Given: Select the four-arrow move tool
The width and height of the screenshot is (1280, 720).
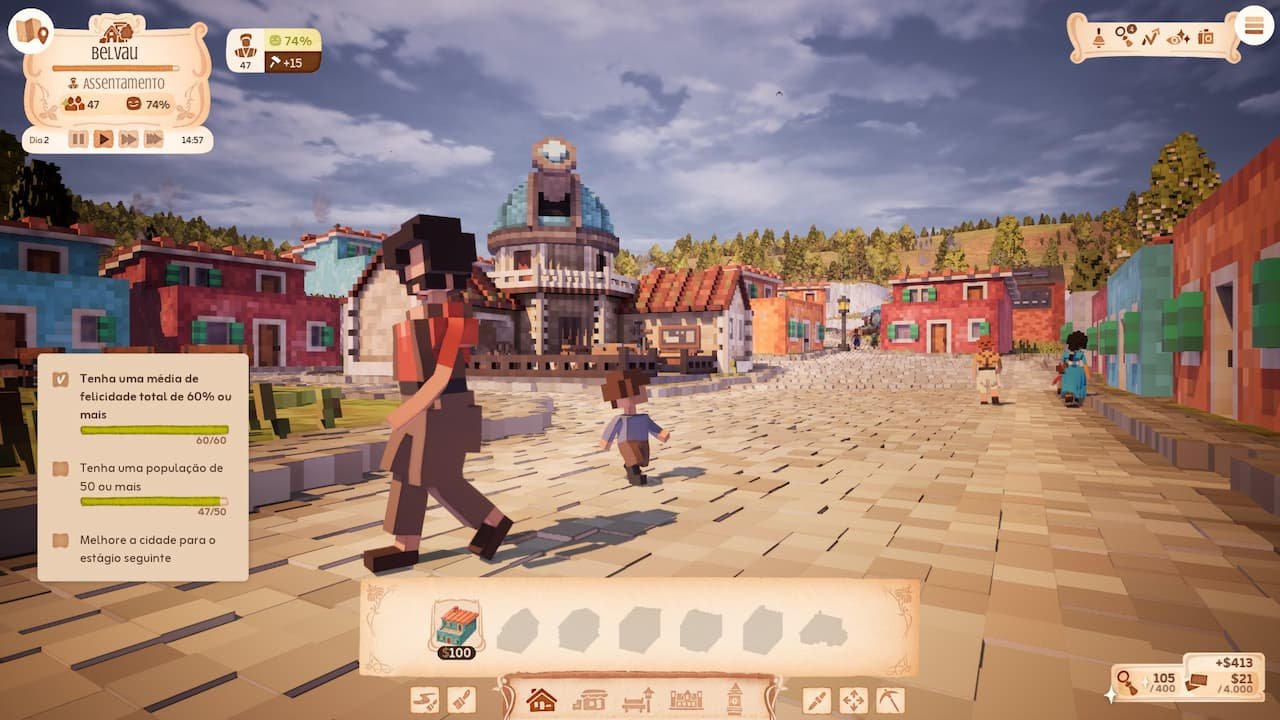Looking at the screenshot, I should (853, 700).
